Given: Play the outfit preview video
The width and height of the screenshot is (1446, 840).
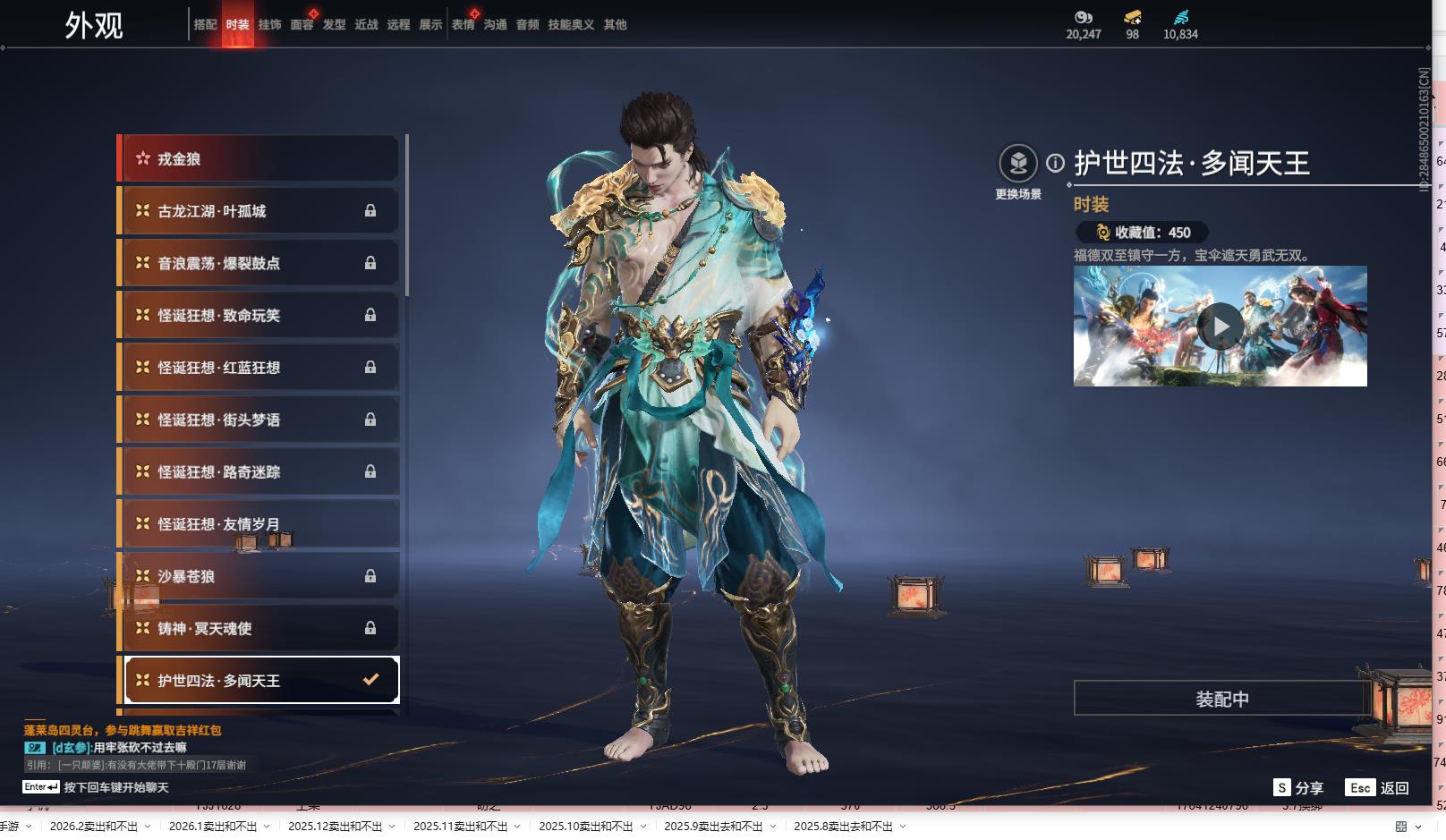Looking at the screenshot, I should click(x=1221, y=327).
